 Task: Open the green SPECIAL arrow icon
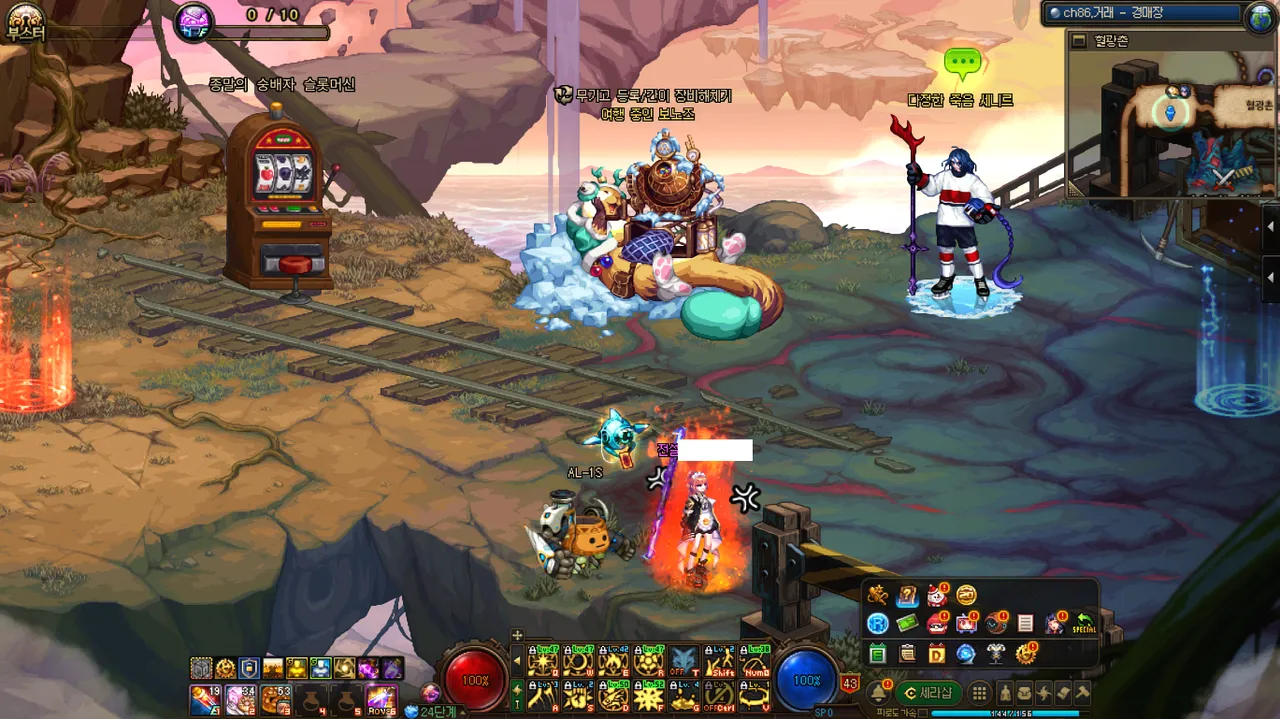[x=1084, y=624]
